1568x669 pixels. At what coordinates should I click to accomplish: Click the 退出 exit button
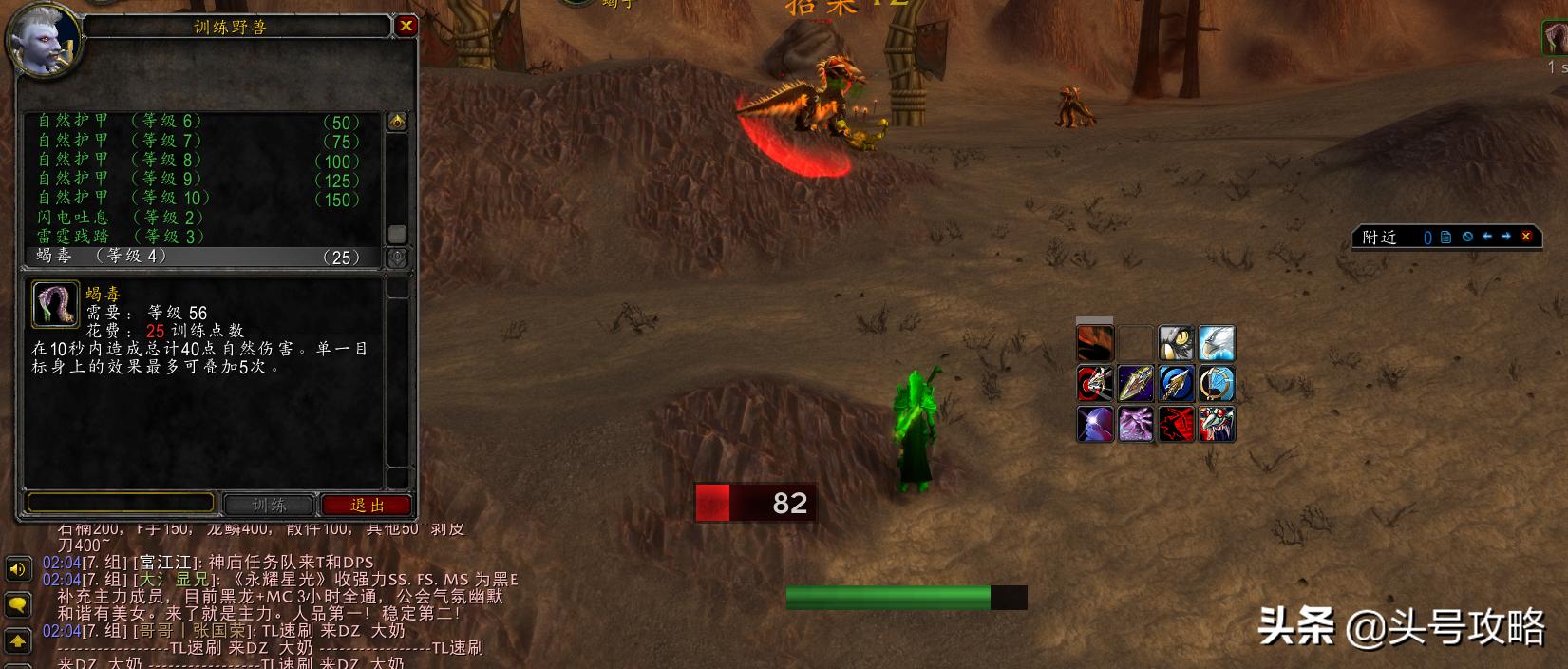click(367, 505)
